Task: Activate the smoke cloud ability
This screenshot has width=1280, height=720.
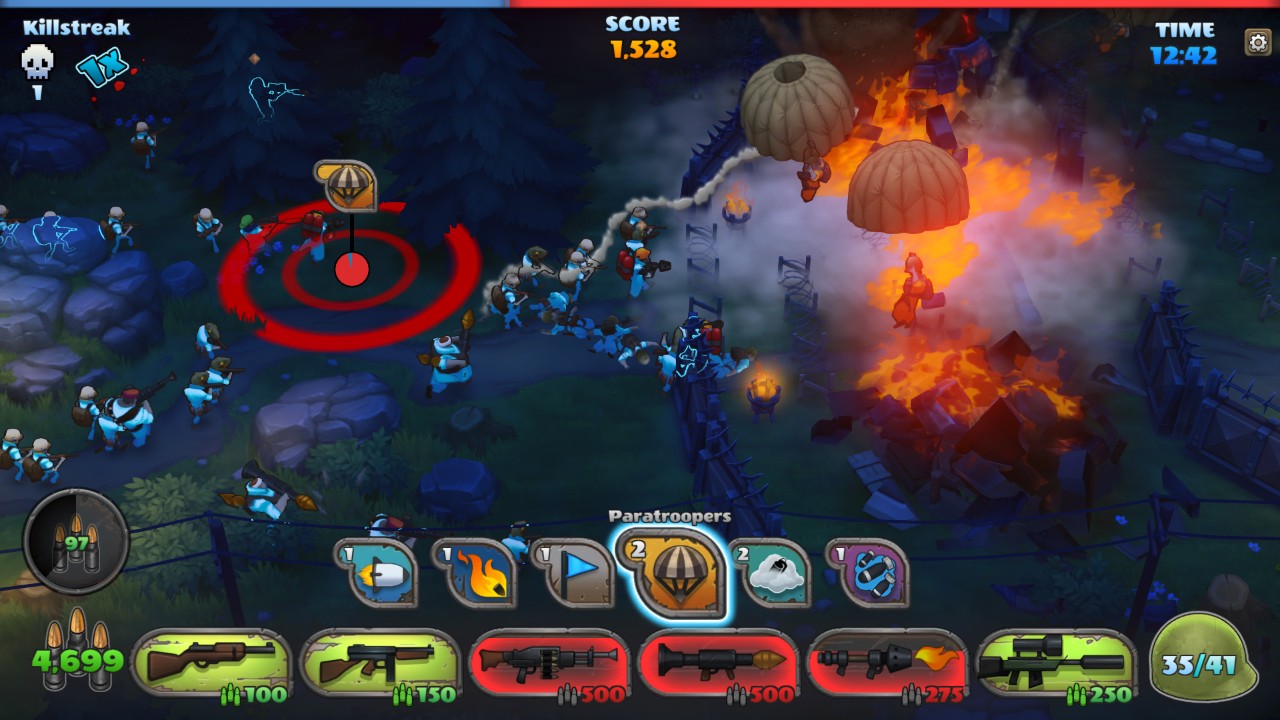Action: point(770,574)
